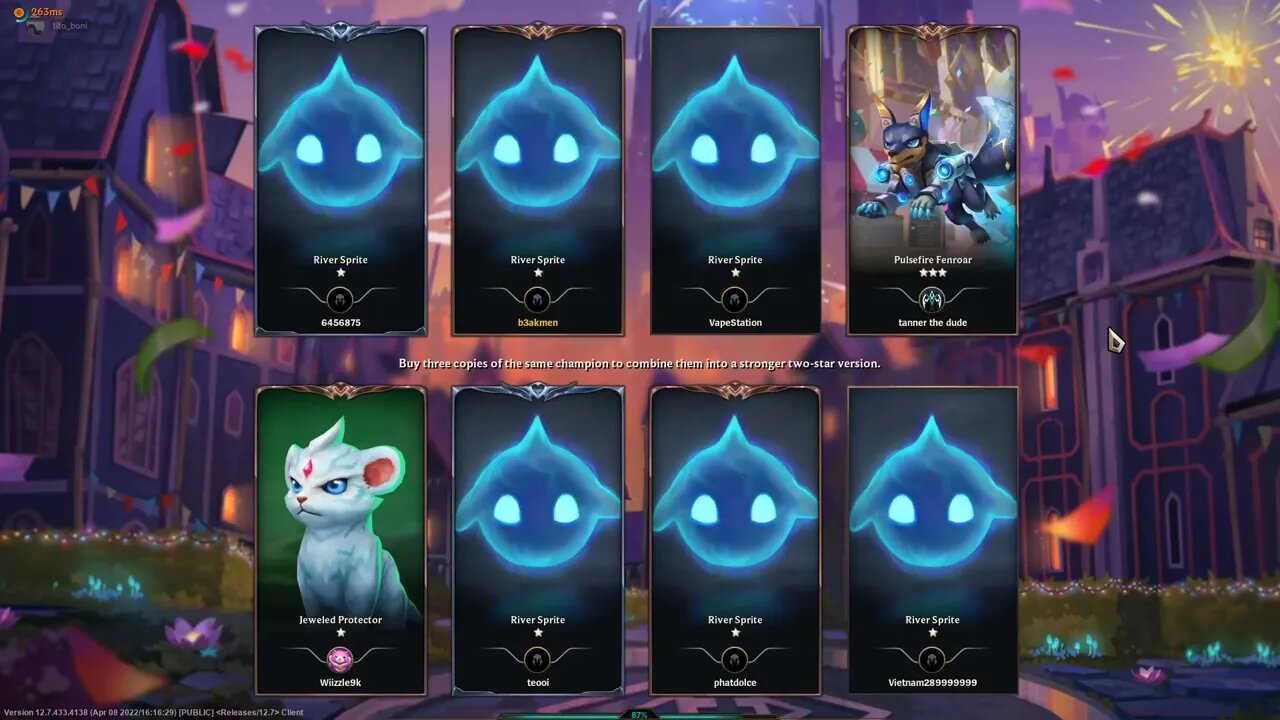Select b3akmen's circular Little Legend icon
The image size is (1280, 720).
tap(538, 297)
